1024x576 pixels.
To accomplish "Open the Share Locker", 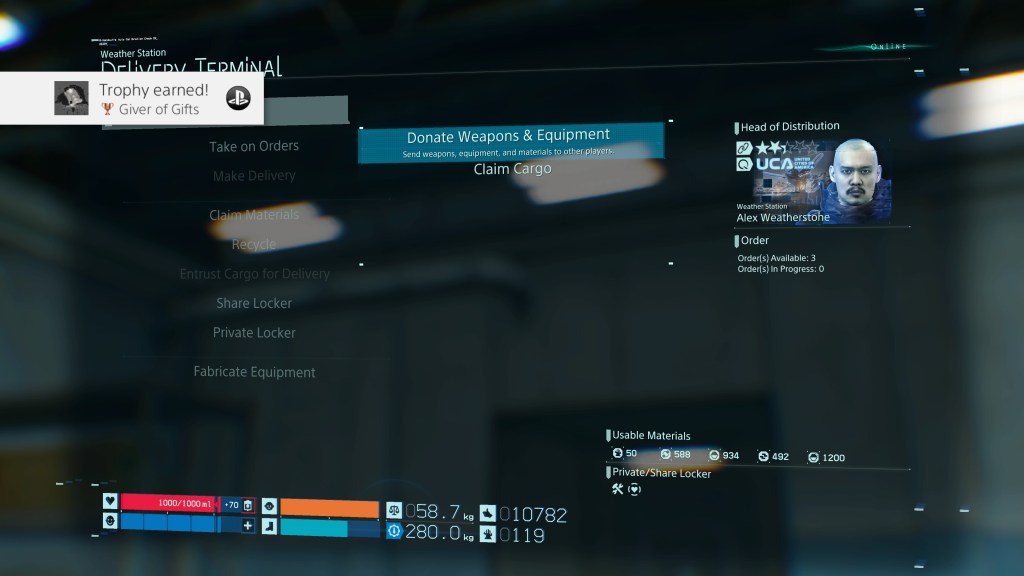I will (254, 303).
